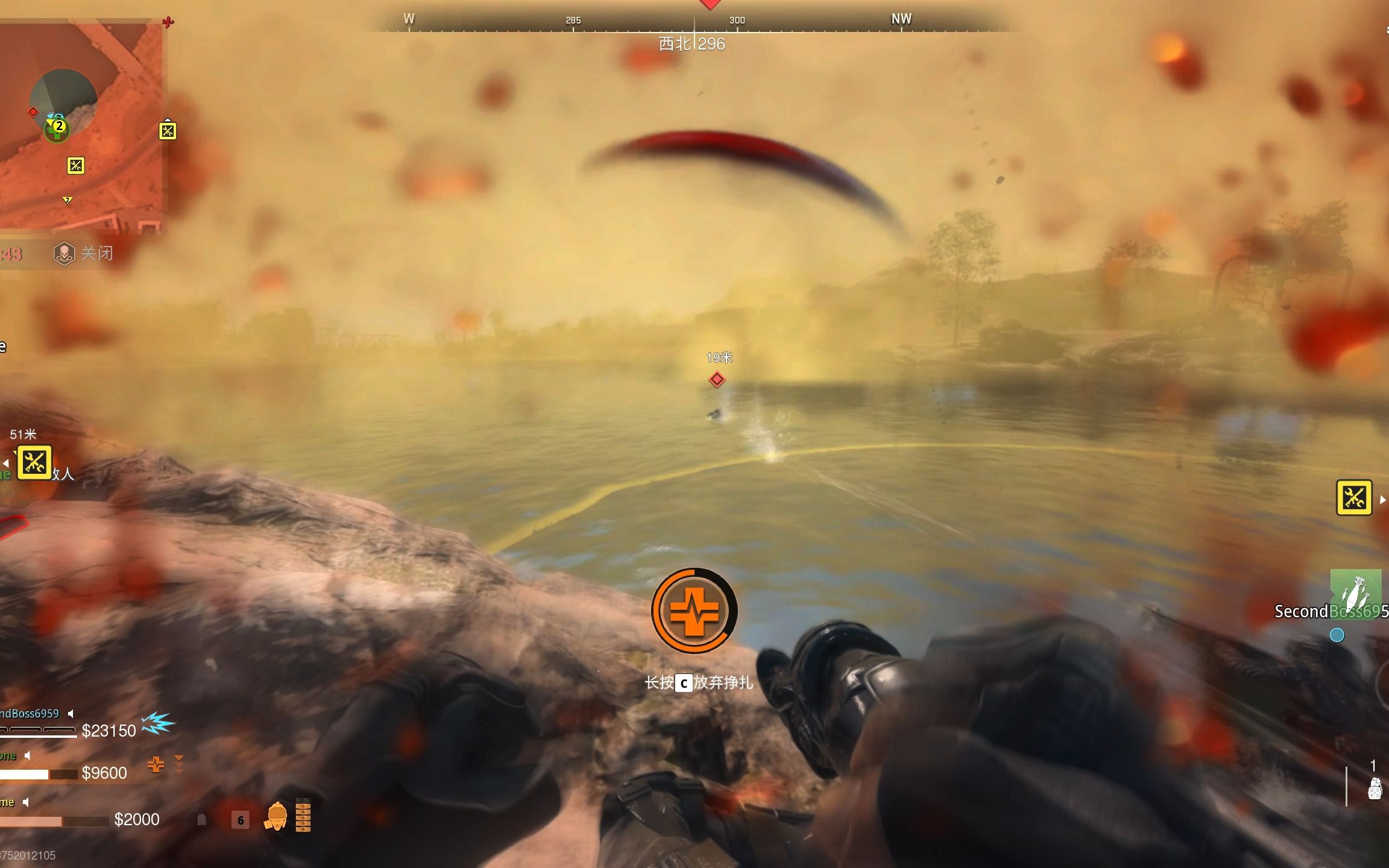Select the green cross marker on the minimap

click(x=56, y=132)
